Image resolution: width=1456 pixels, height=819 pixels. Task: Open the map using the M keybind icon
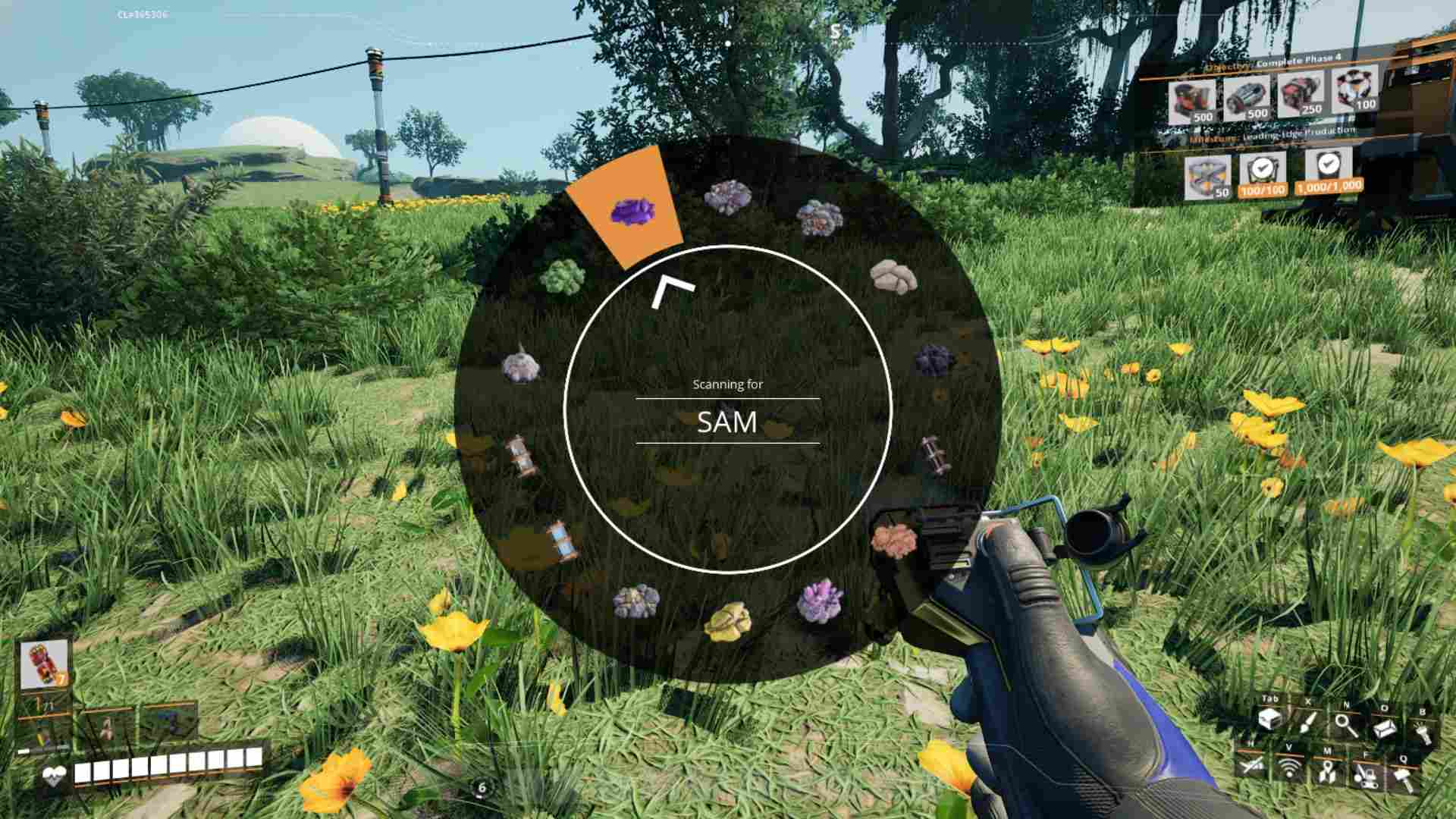click(1328, 771)
